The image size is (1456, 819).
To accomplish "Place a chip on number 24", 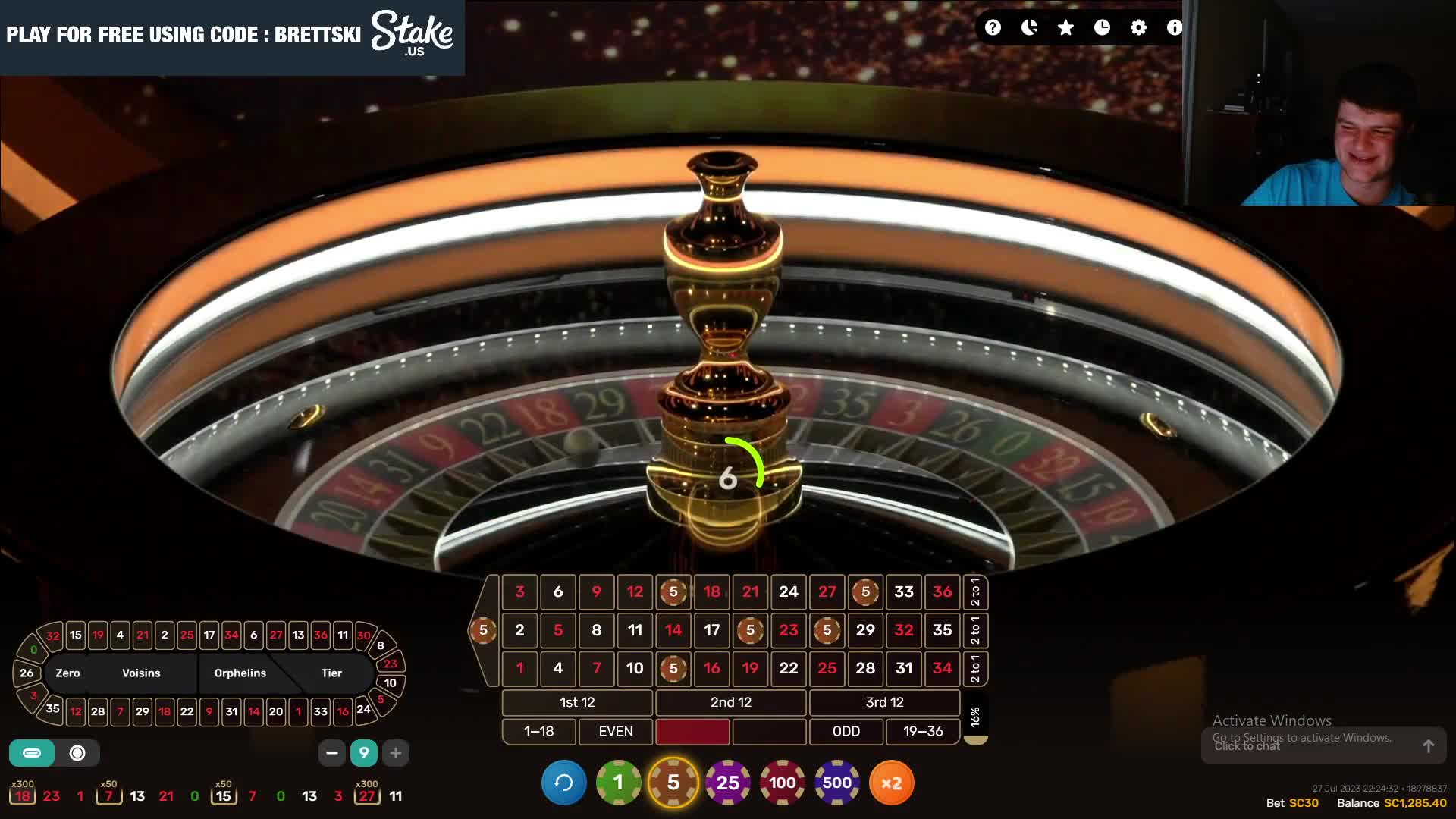I will tap(789, 591).
